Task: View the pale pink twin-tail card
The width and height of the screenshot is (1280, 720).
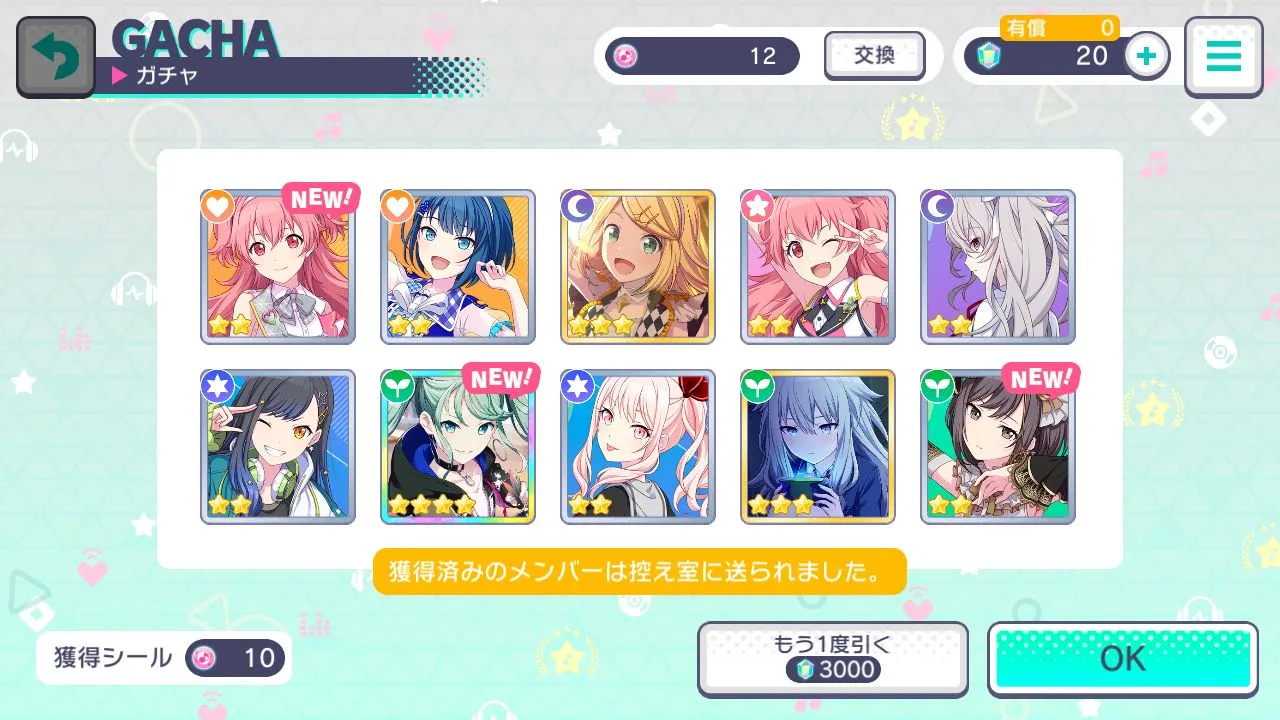Action: [638, 447]
